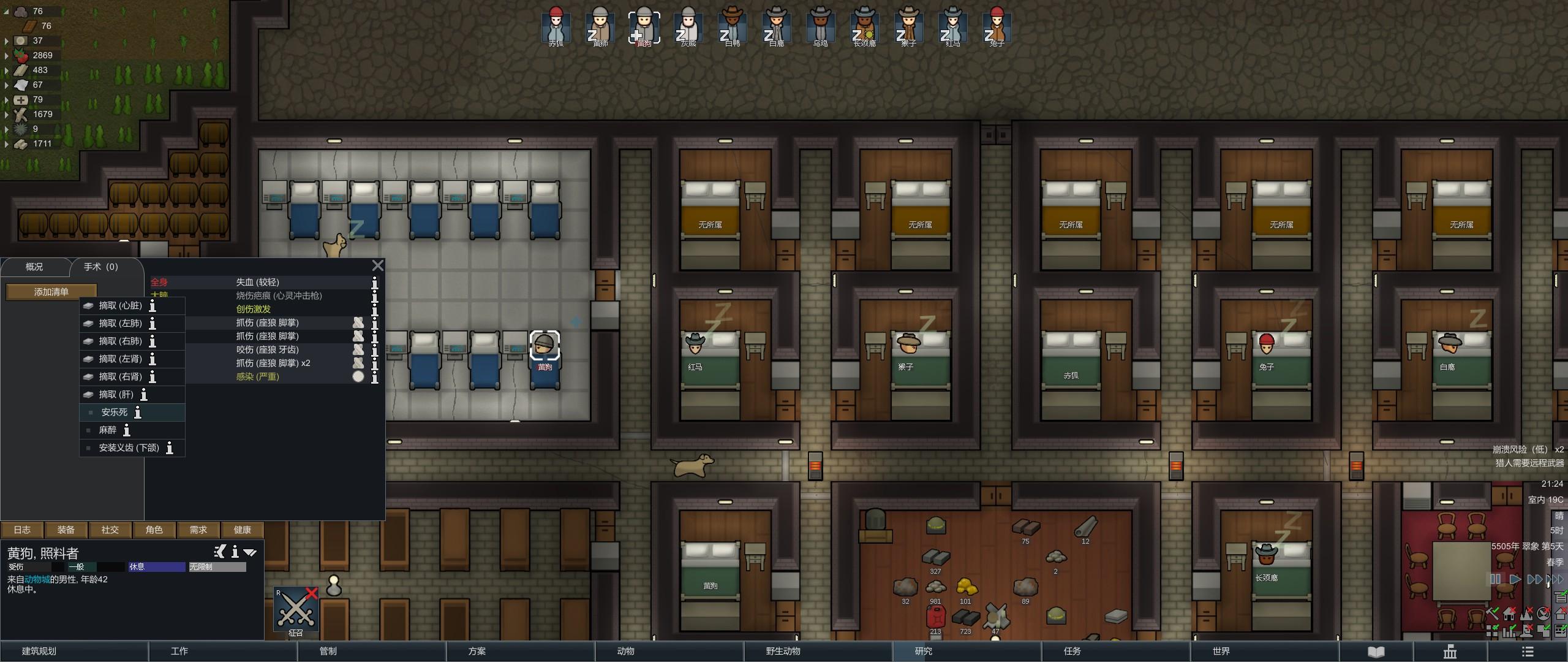Close the health panel with the X

pos(378,265)
